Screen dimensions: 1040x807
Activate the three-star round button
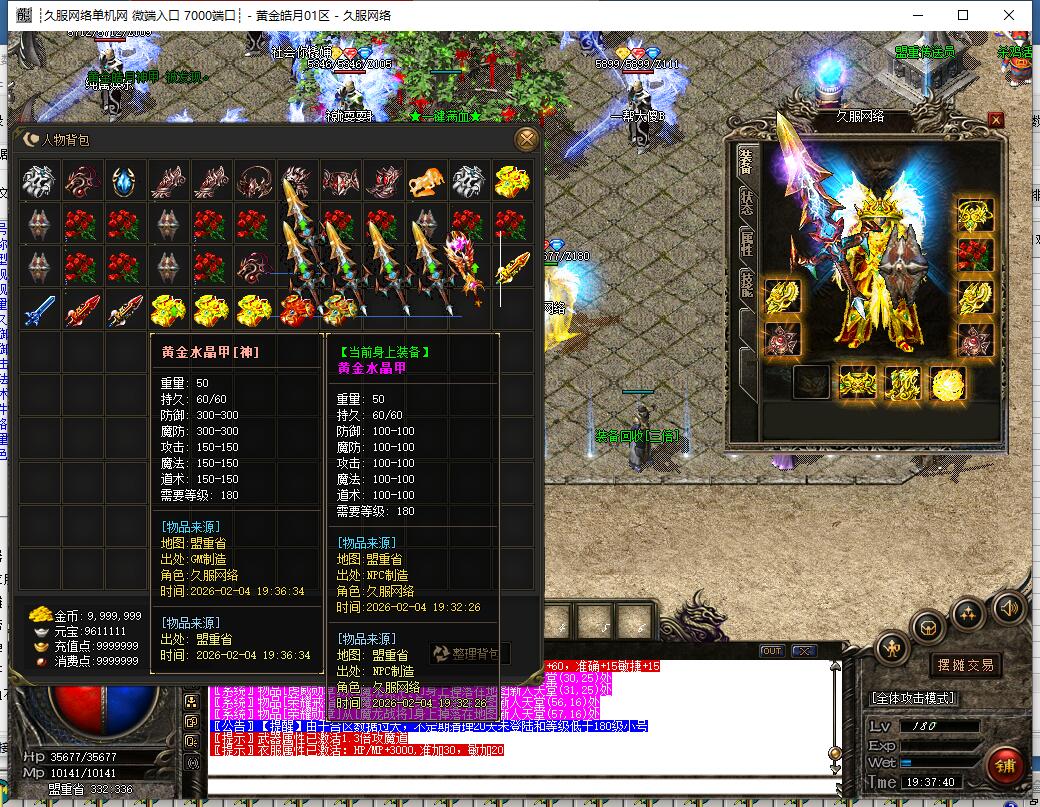tap(967, 612)
